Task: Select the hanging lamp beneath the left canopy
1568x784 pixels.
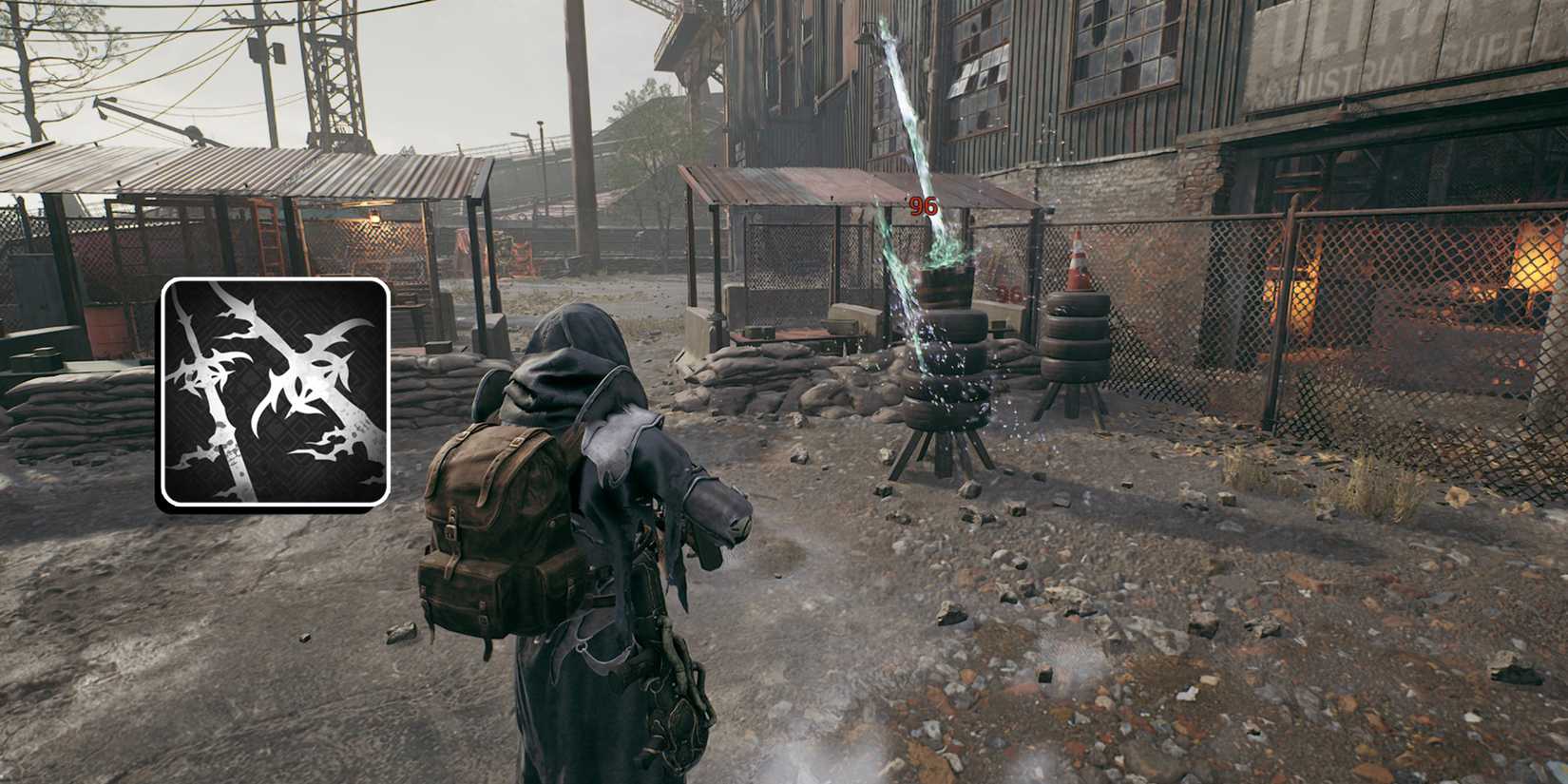Action: 373,216
